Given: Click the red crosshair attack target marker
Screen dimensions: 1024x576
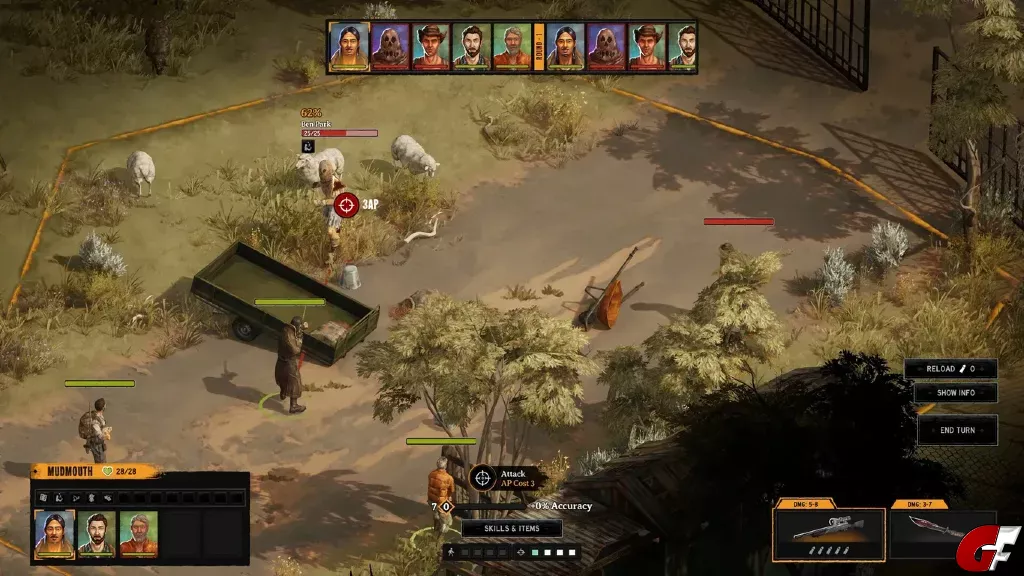Looking at the screenshot, I should [x=346, y=204].
